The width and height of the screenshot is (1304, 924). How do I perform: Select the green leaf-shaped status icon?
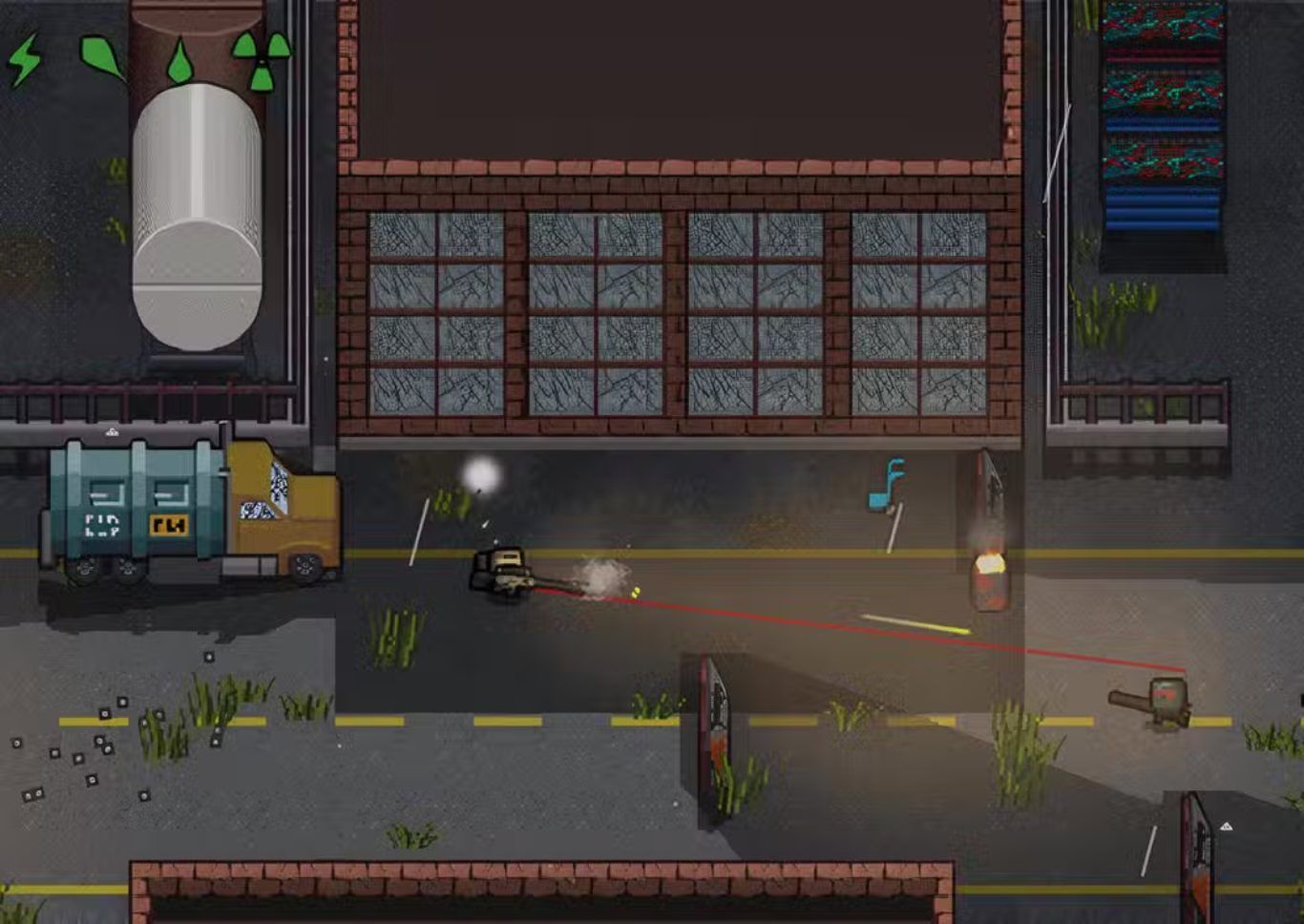click(x=101, y=55)
